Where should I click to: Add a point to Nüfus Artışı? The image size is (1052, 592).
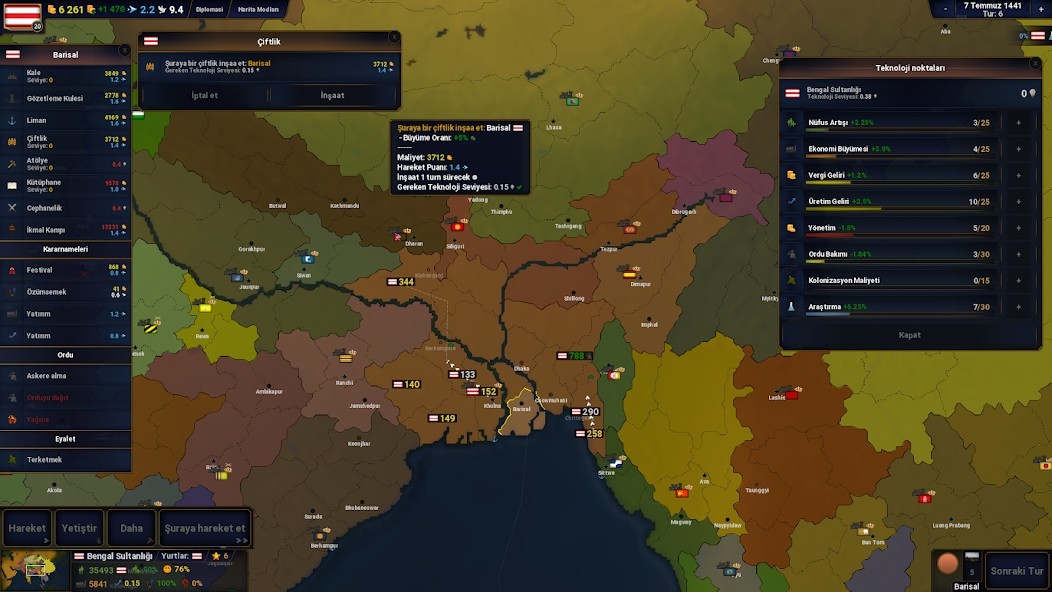pos(1018,123)
